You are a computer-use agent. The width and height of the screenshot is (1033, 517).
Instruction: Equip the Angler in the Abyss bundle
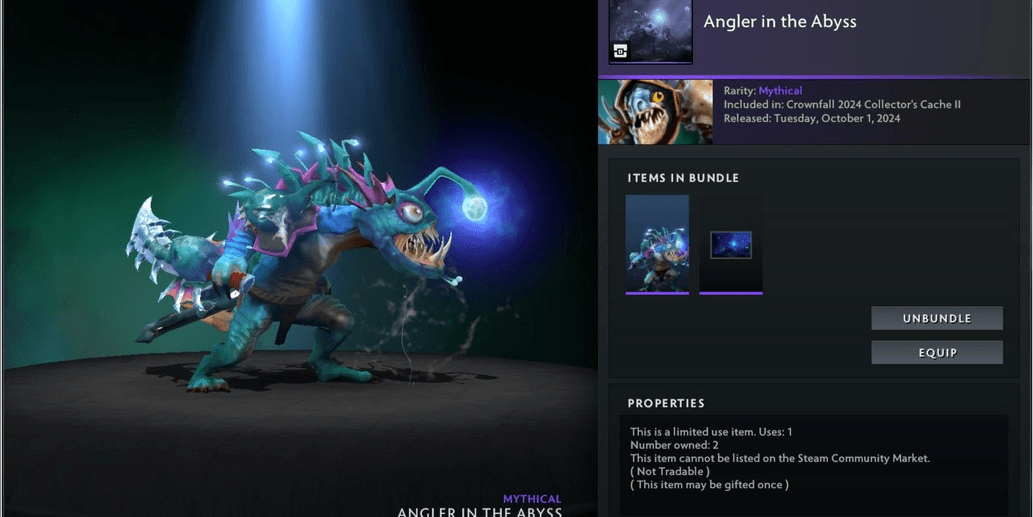936,352
